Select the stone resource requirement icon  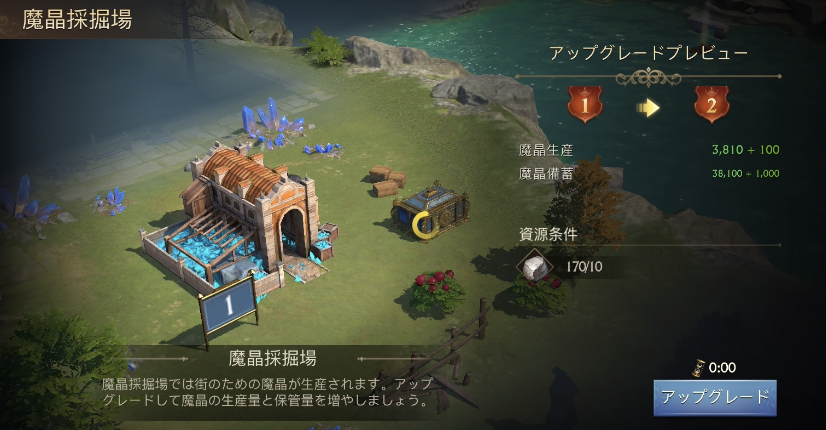coord(535,266)
